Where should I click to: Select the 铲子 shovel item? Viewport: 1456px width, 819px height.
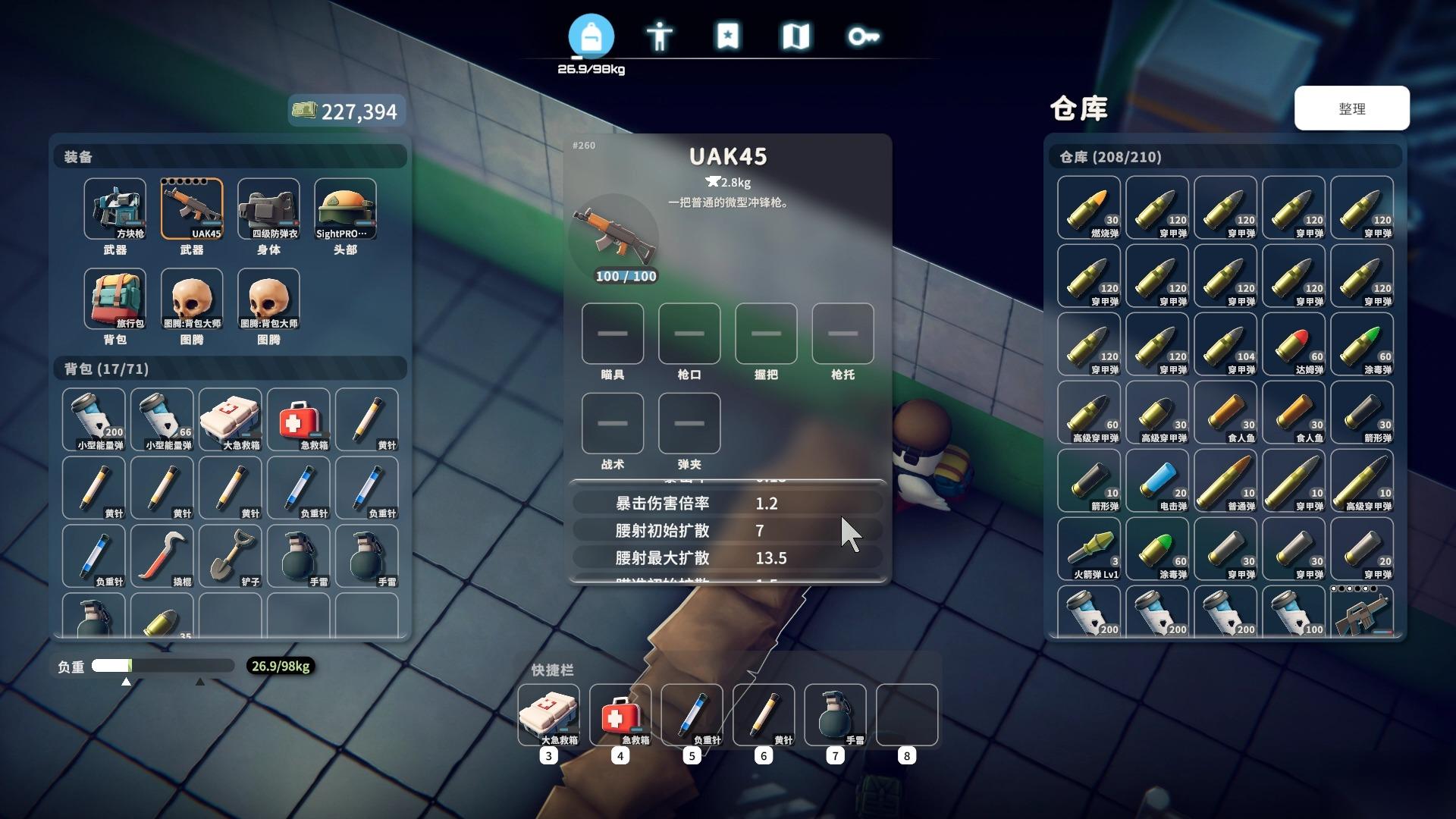coord(230,556)
